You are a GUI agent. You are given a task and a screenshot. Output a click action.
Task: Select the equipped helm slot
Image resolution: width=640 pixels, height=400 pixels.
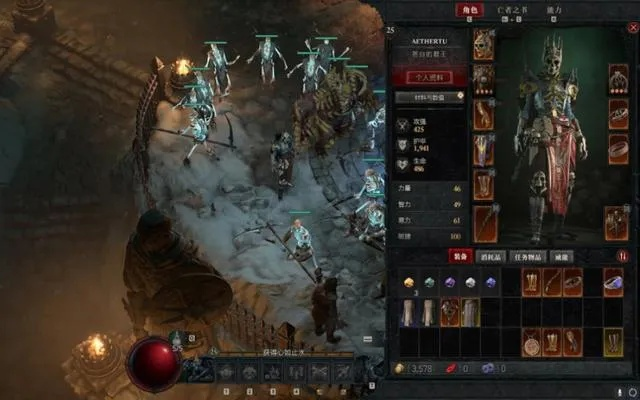coord(484,44)
